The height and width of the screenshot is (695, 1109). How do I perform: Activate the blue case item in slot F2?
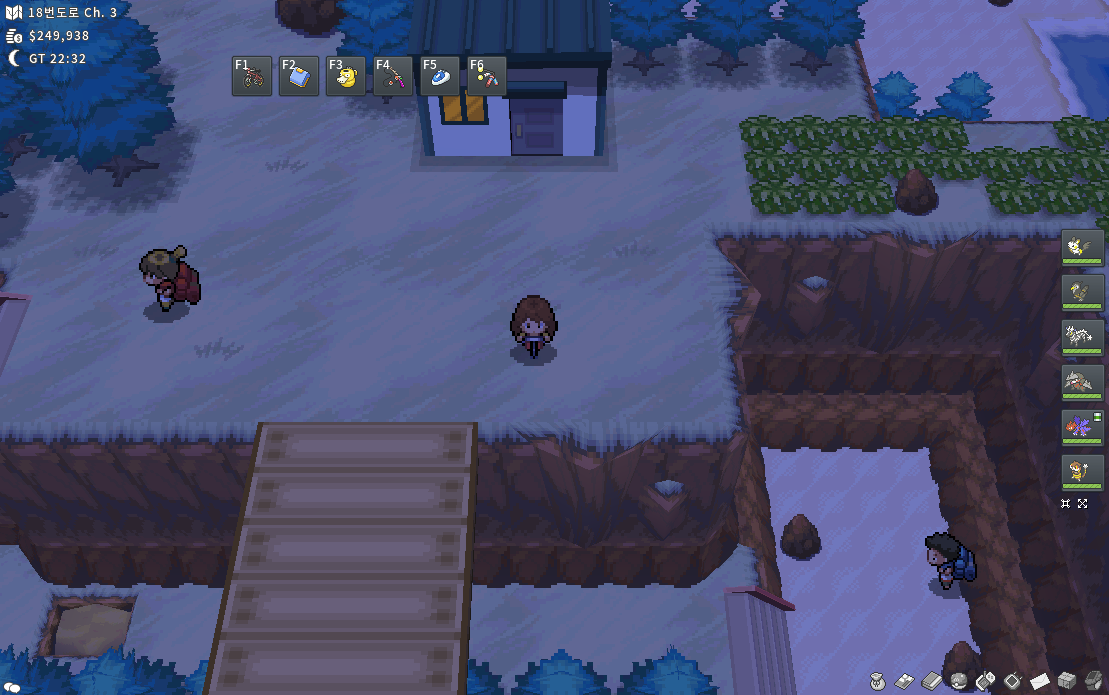pyautogui.click(x=299, y=76)
